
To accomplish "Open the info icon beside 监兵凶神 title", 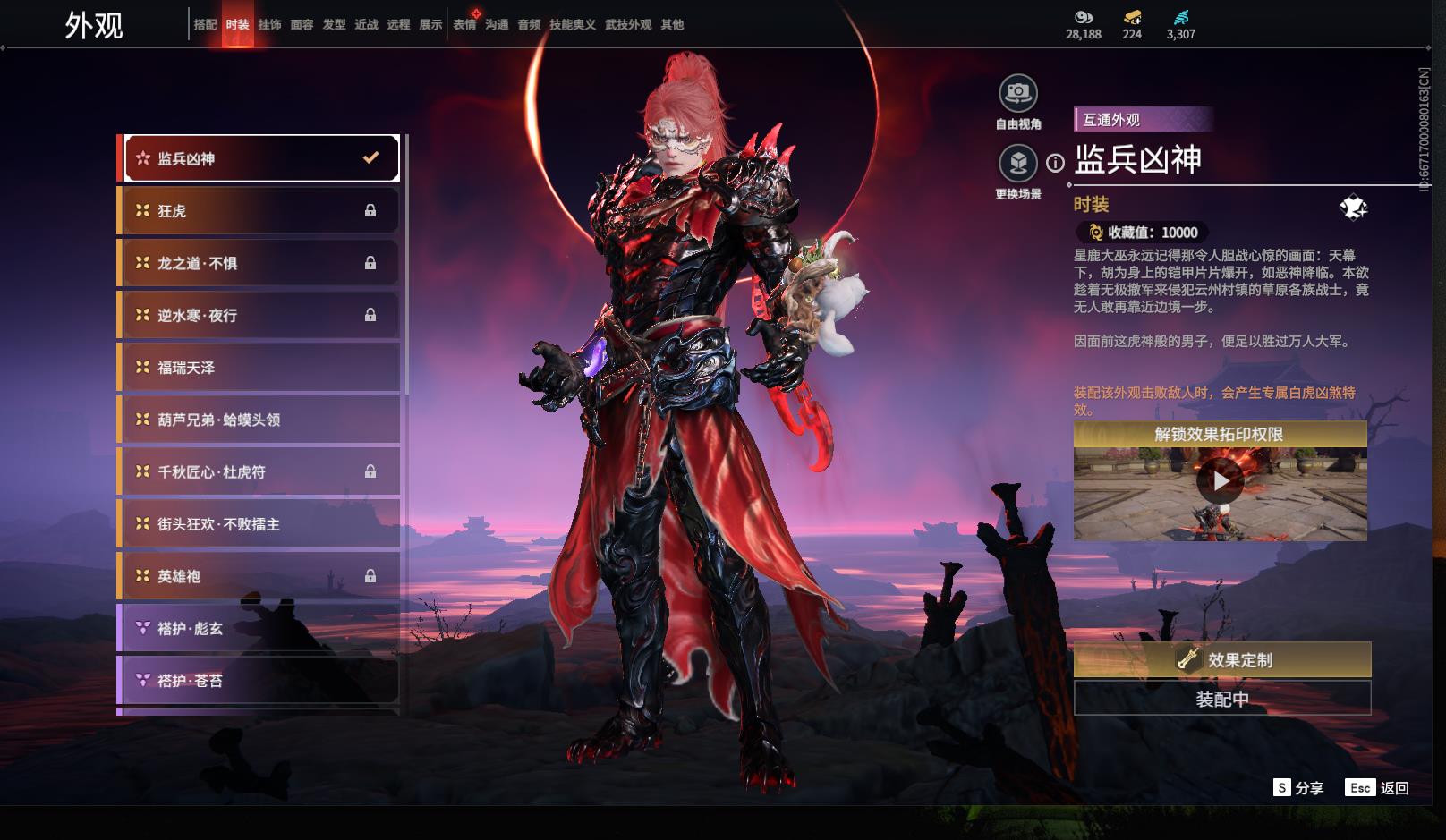I will (1056, 163).
